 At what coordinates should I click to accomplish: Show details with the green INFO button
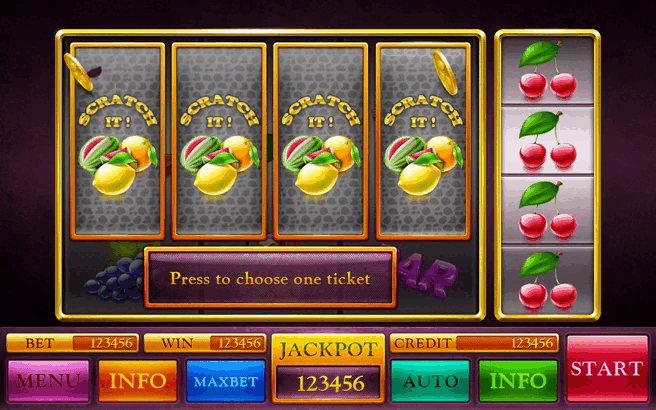(x=517, y=380)
